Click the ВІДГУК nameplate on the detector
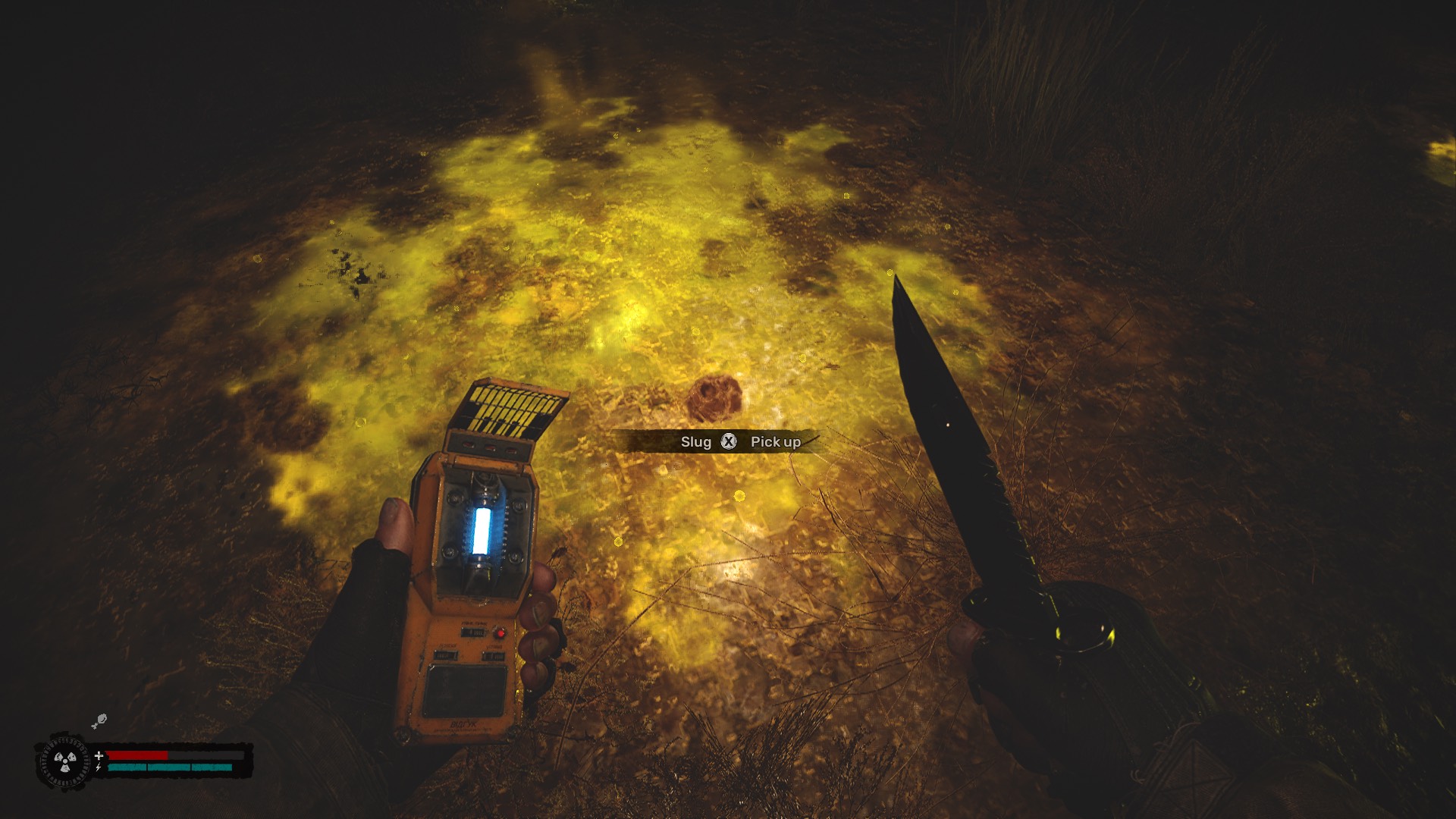This screenshot has width=1456, height=819. coord(463,723)
